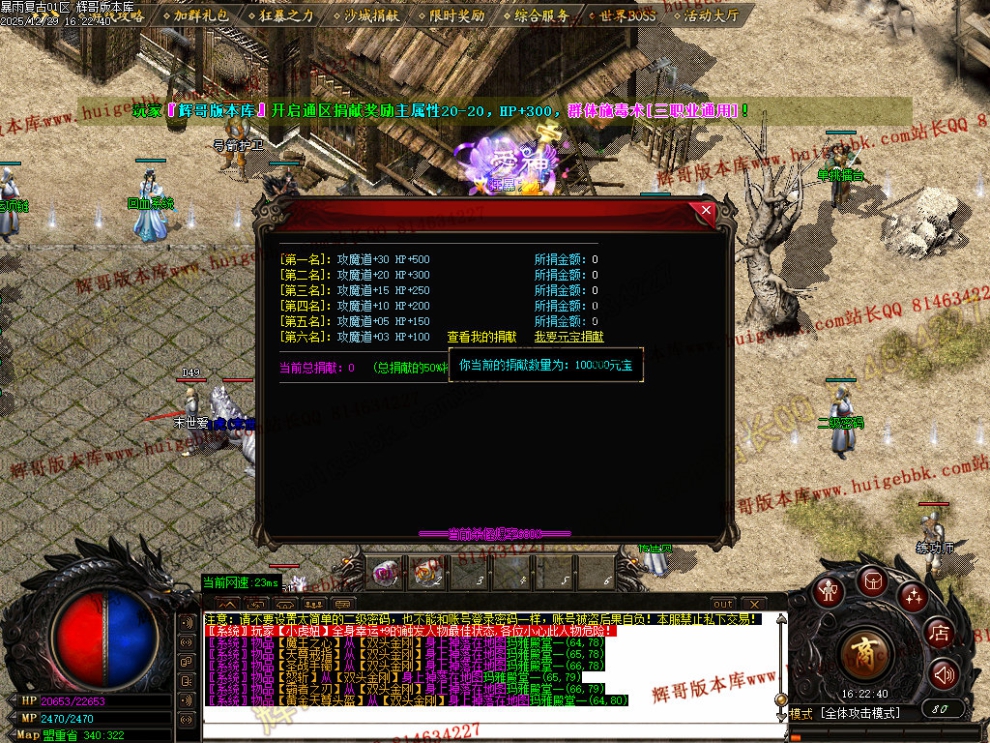Image resolution: width=990 pixels, height=743 pixels.
Task: Open the 店 shop icon
Action: click(938, 633)
